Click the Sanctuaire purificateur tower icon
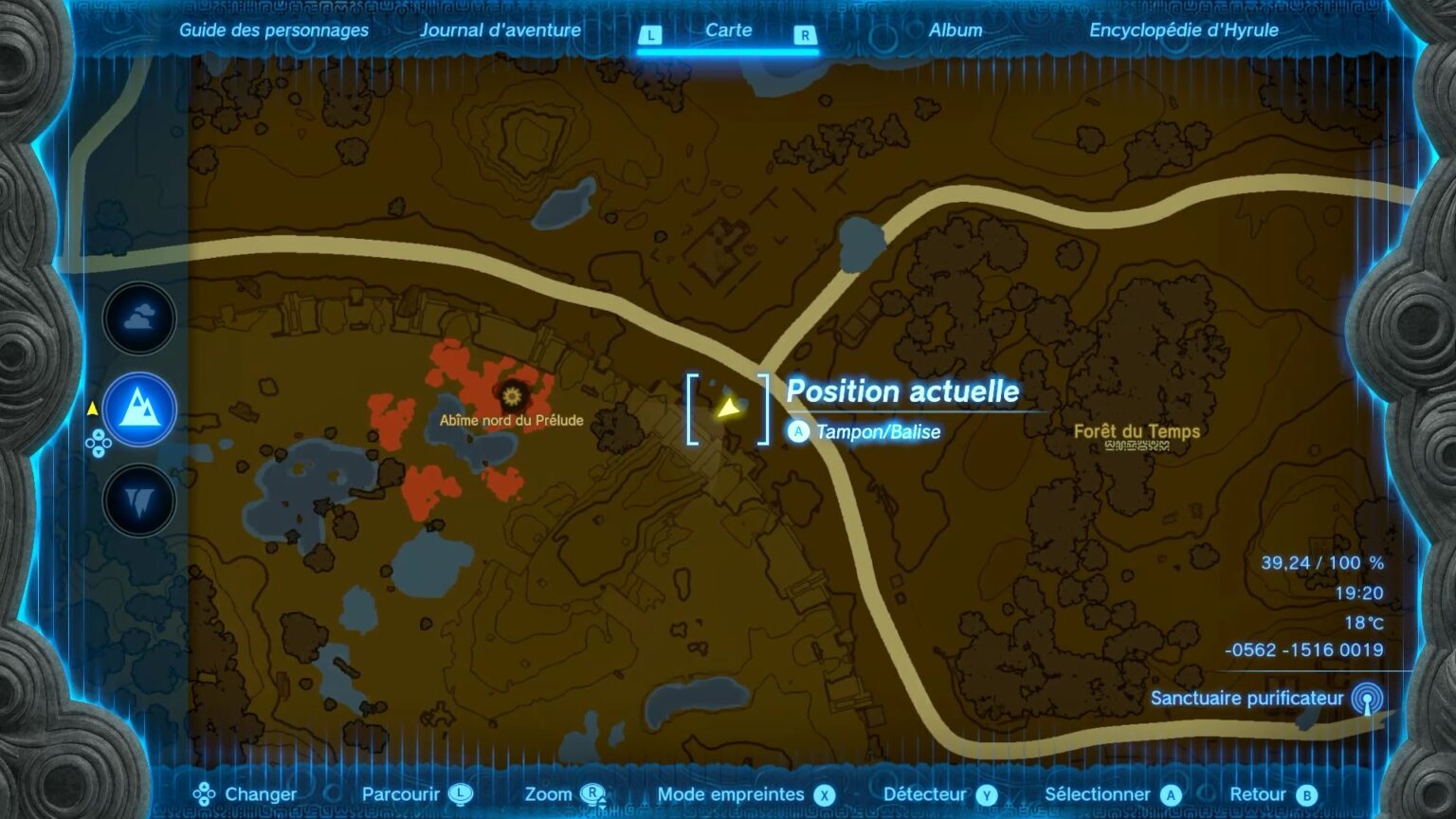Image resolution: width=1456 pixels, height=819 pixels. coord(1369,699)
